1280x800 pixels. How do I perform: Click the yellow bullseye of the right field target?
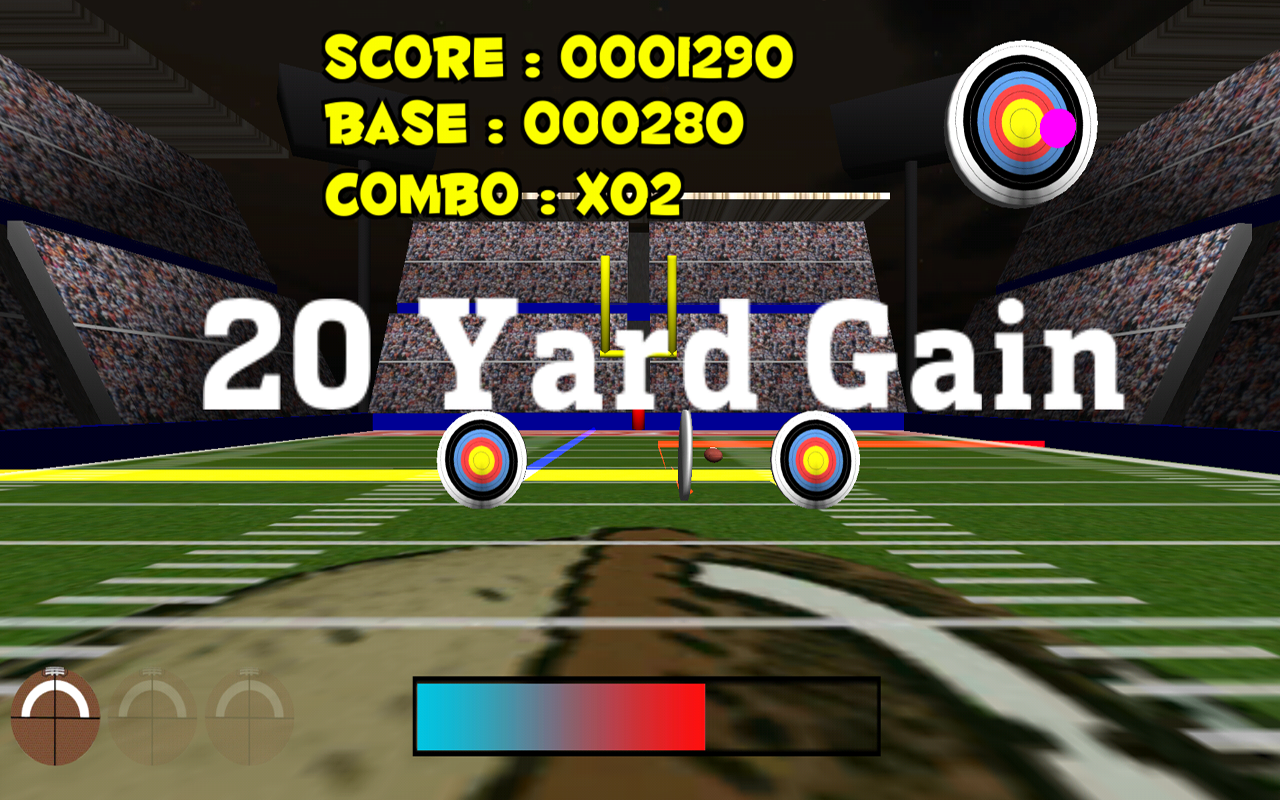pyautogui.click(x=816, y=462)
